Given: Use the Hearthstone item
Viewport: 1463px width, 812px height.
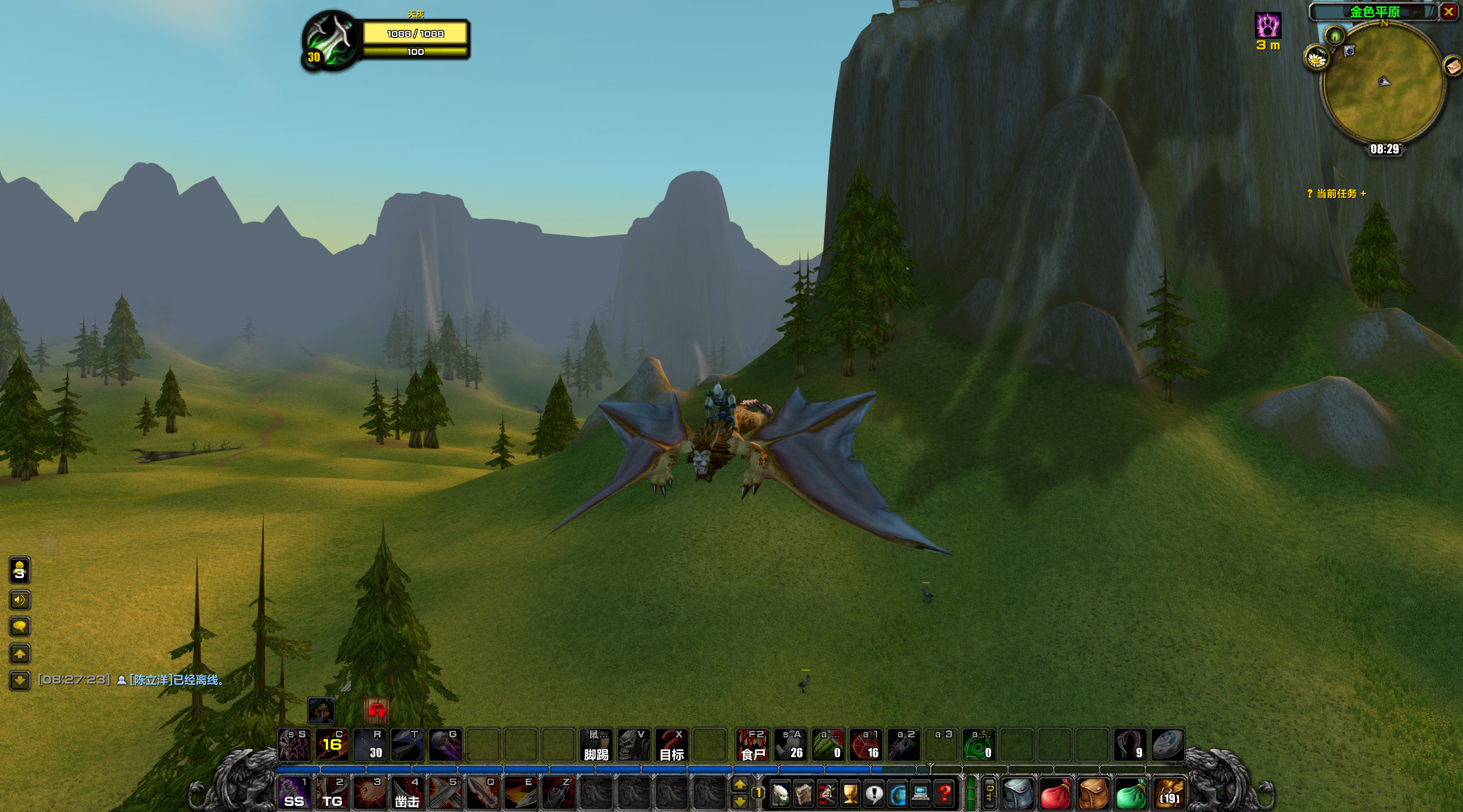Looking at the screenshot, I should click(x=1168, y=745).
